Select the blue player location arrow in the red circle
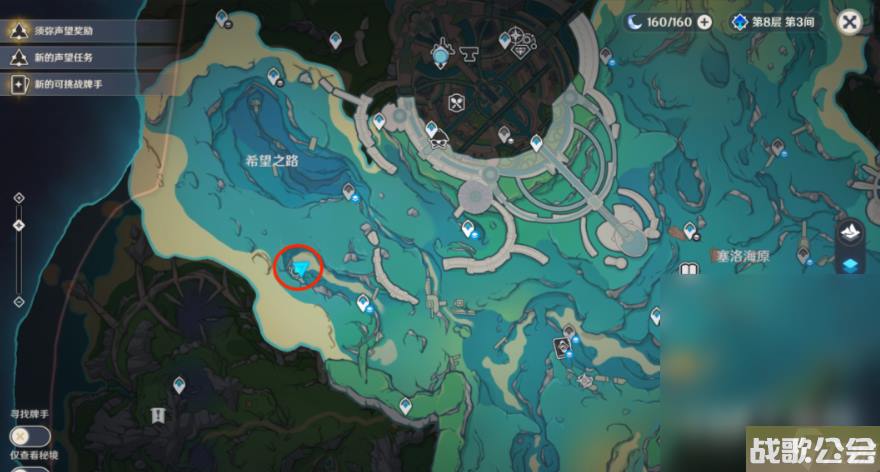The width and height of the screenshot is (880, 472). tap(301, 268)
